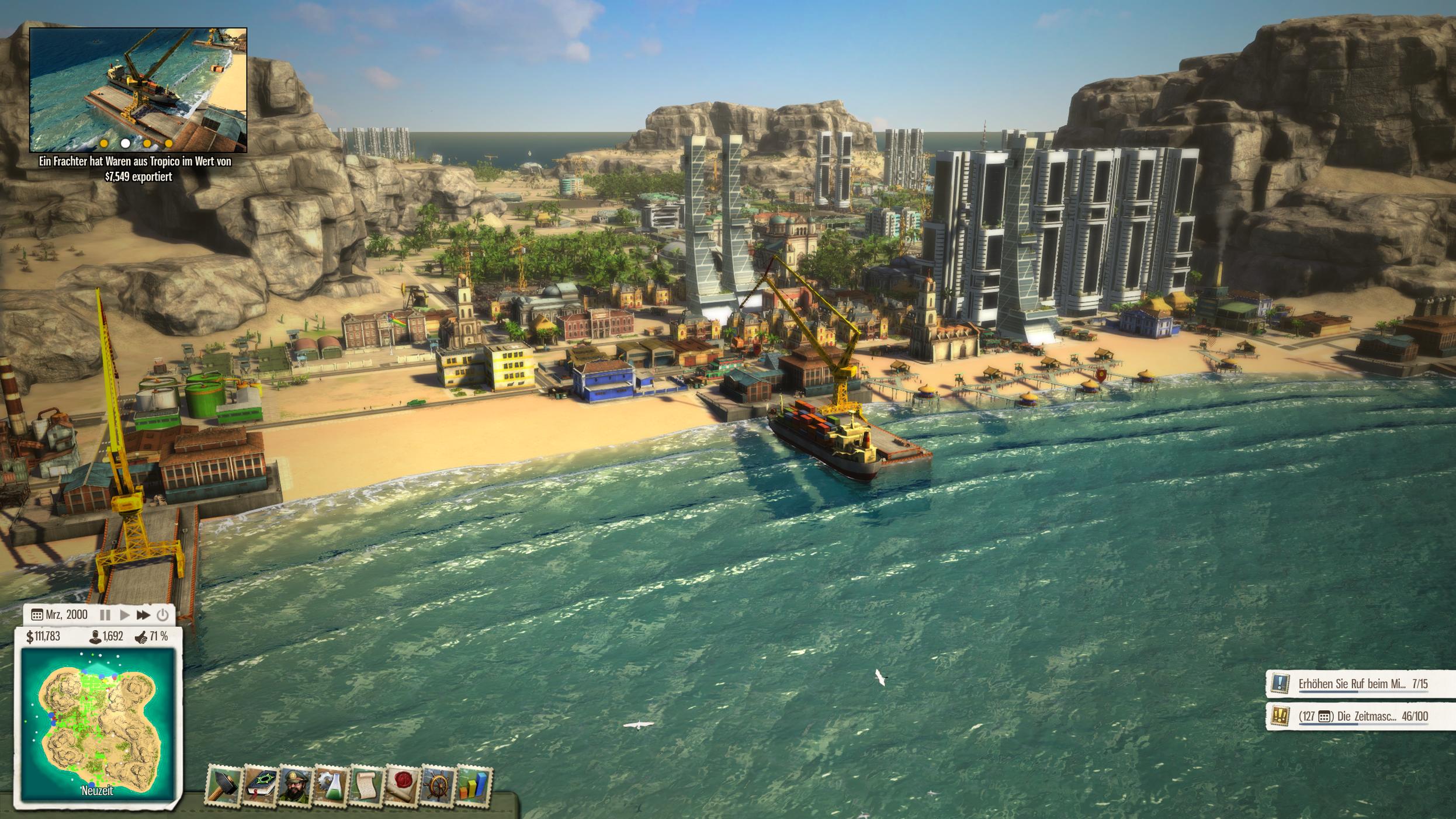This screenshot has height=819, width=1456.
Task: Click the thumbs-up approval rating icon
Action: pyautogui.click(x=141, y=637)
